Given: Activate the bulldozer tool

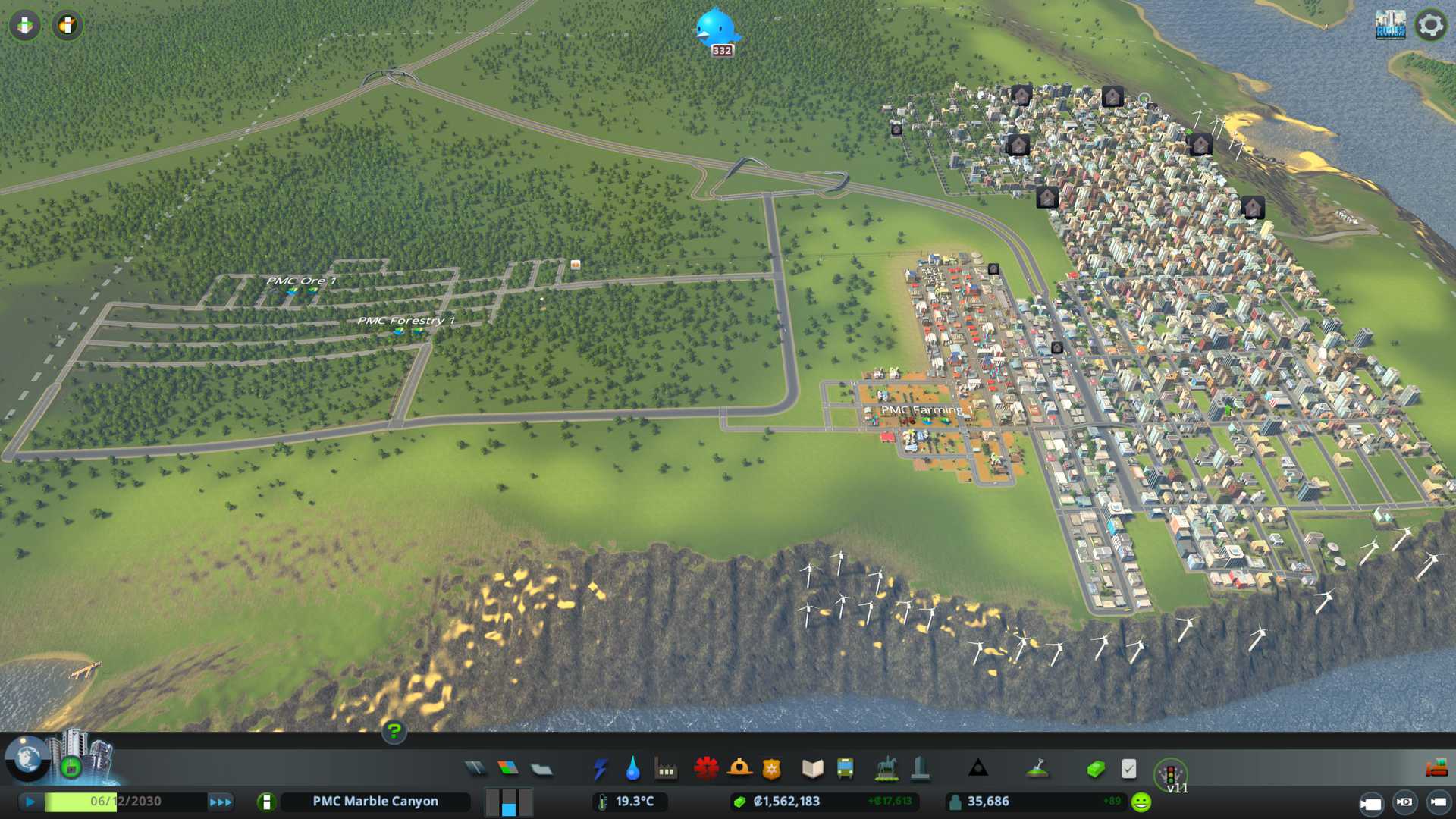Looking at the screenshot, I should click(1436, 769).
